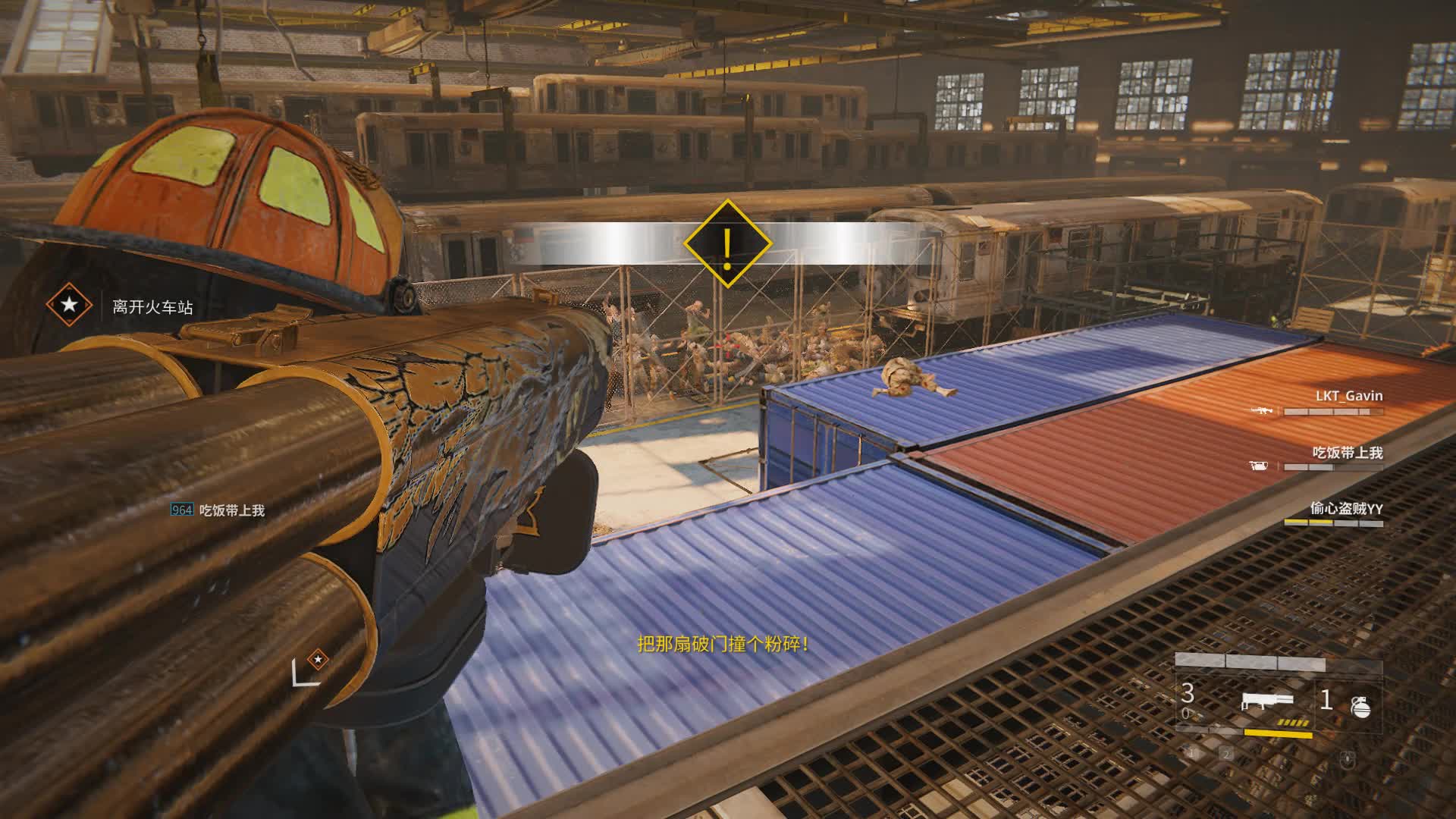Click the small star objective waypoint marker

coord(318,659)
